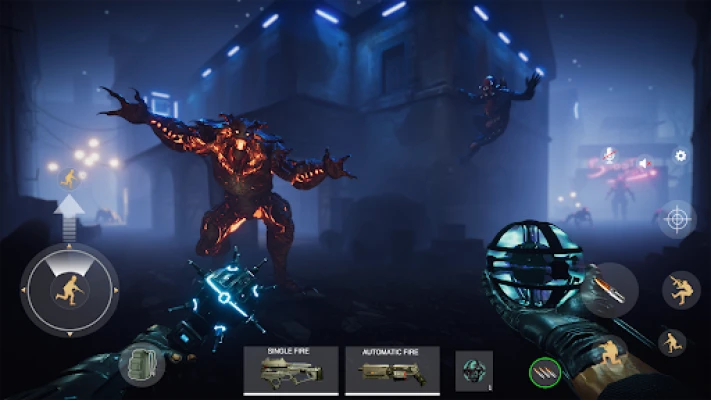Image resolution: width=711 pixels, height=400 pixels.
Task: Activate the crosshair aim button
Action: point(677,218)
